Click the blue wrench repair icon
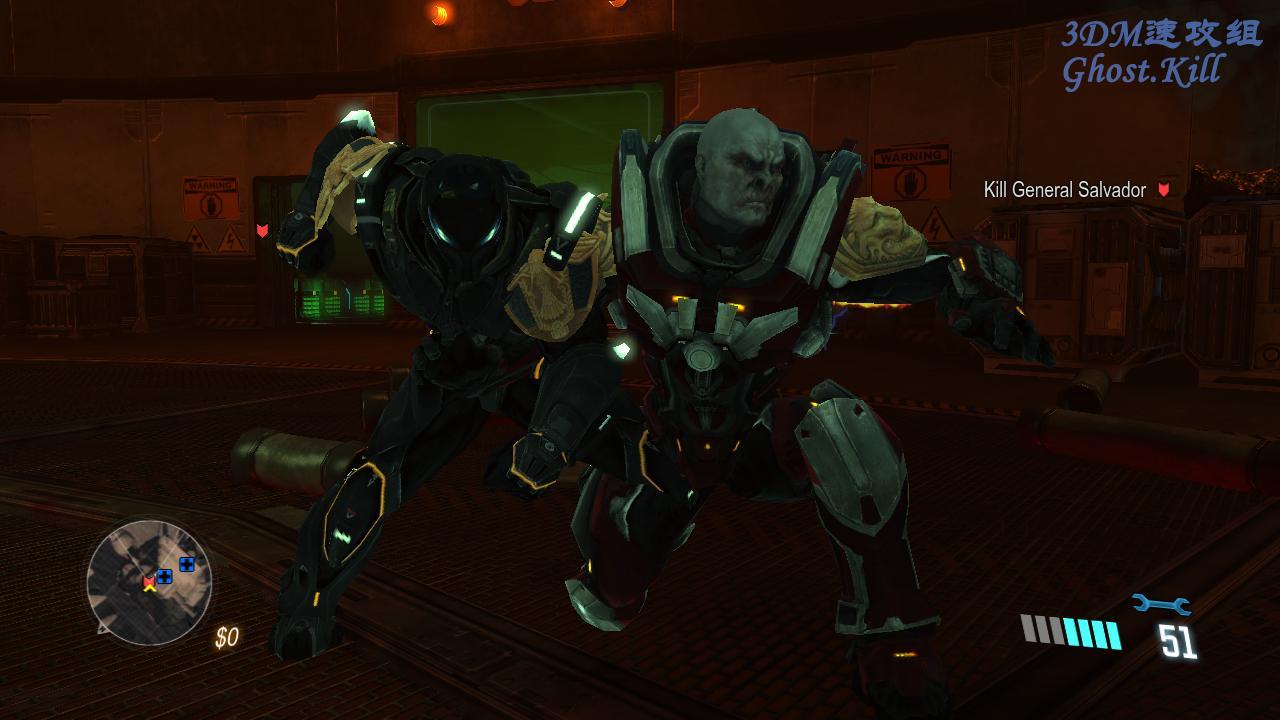Image resolution: width=1280 pixels, height=720 pixels. [x=1160, y=604]
